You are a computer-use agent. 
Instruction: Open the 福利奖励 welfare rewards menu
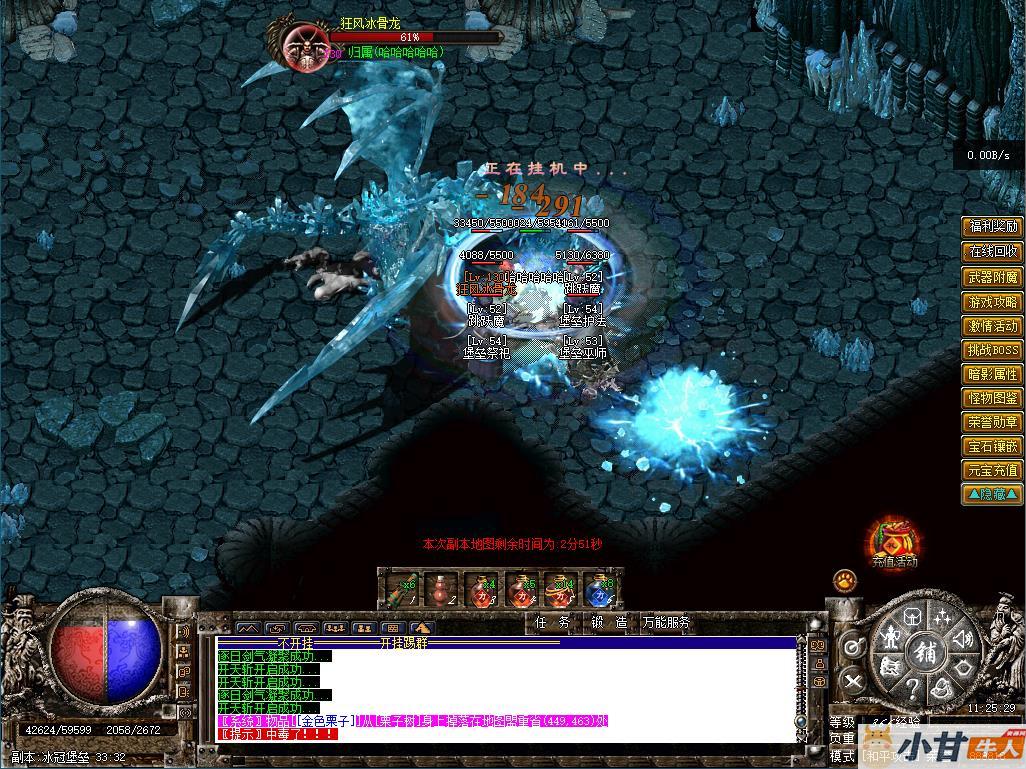992,227
